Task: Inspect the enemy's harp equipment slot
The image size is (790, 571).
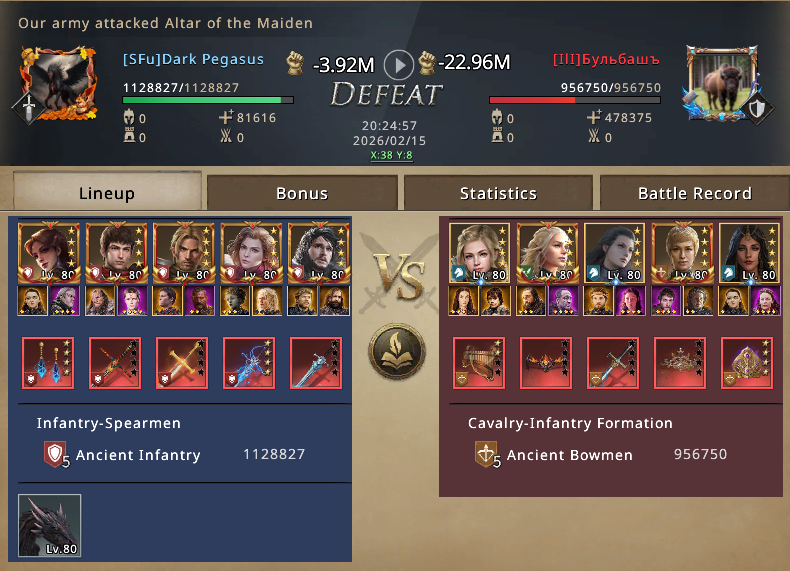Action: [479, 363]
